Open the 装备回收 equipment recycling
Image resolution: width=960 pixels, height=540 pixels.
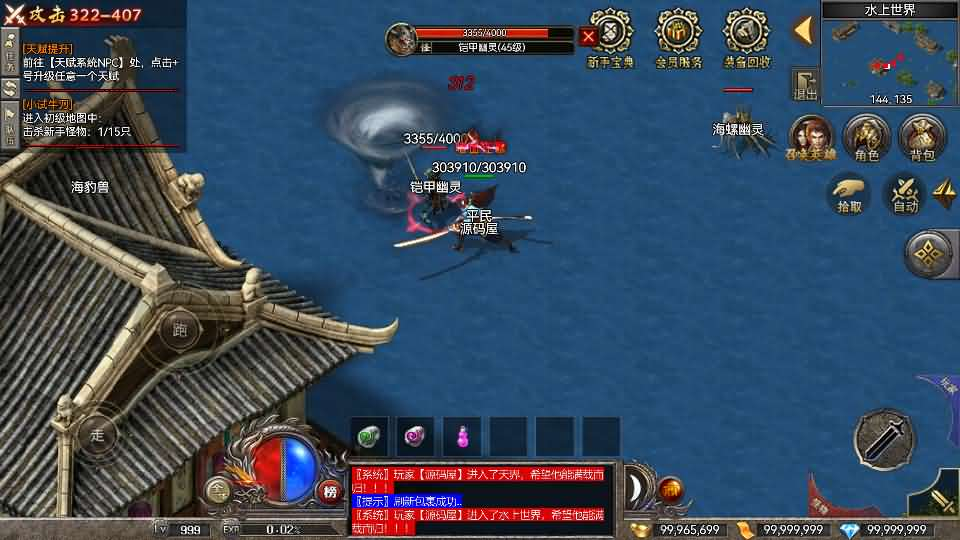[x=747, y=36]
